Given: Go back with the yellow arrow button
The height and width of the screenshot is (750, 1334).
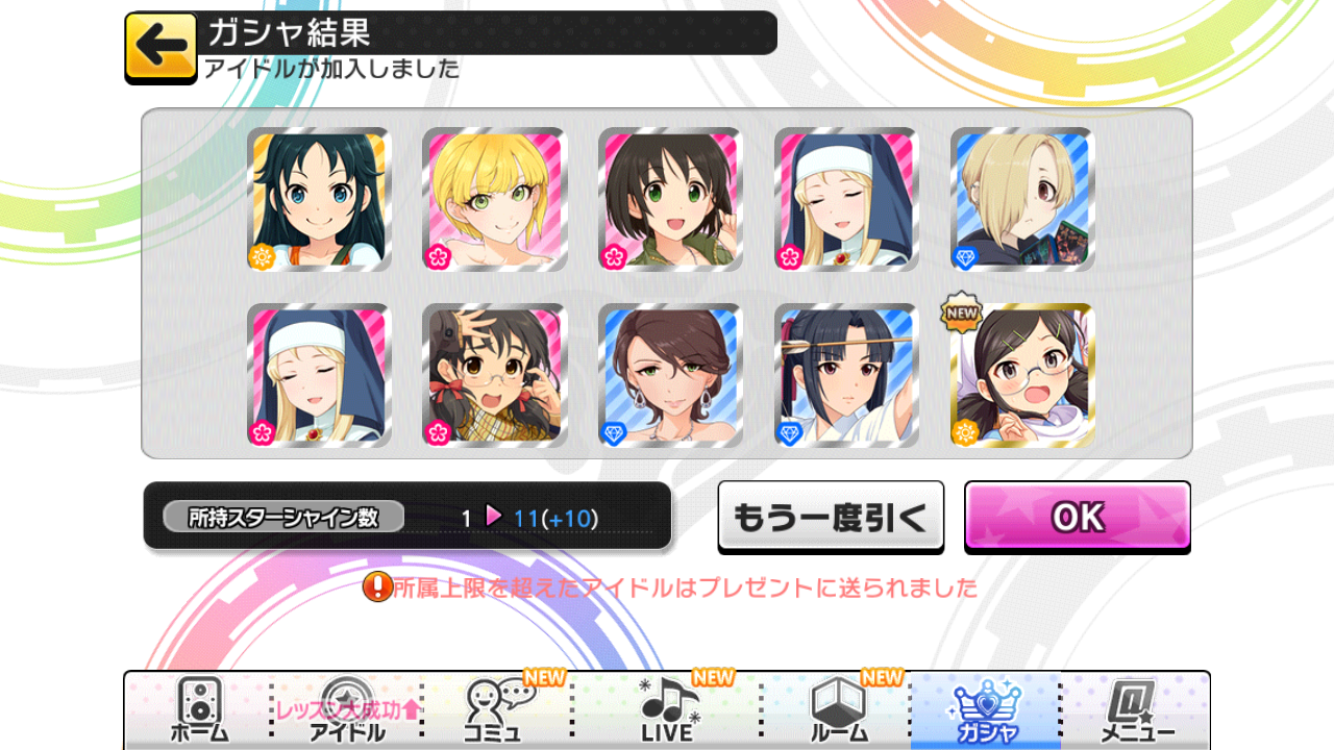Looking at the screenshot, I should [x=160, y=47].
